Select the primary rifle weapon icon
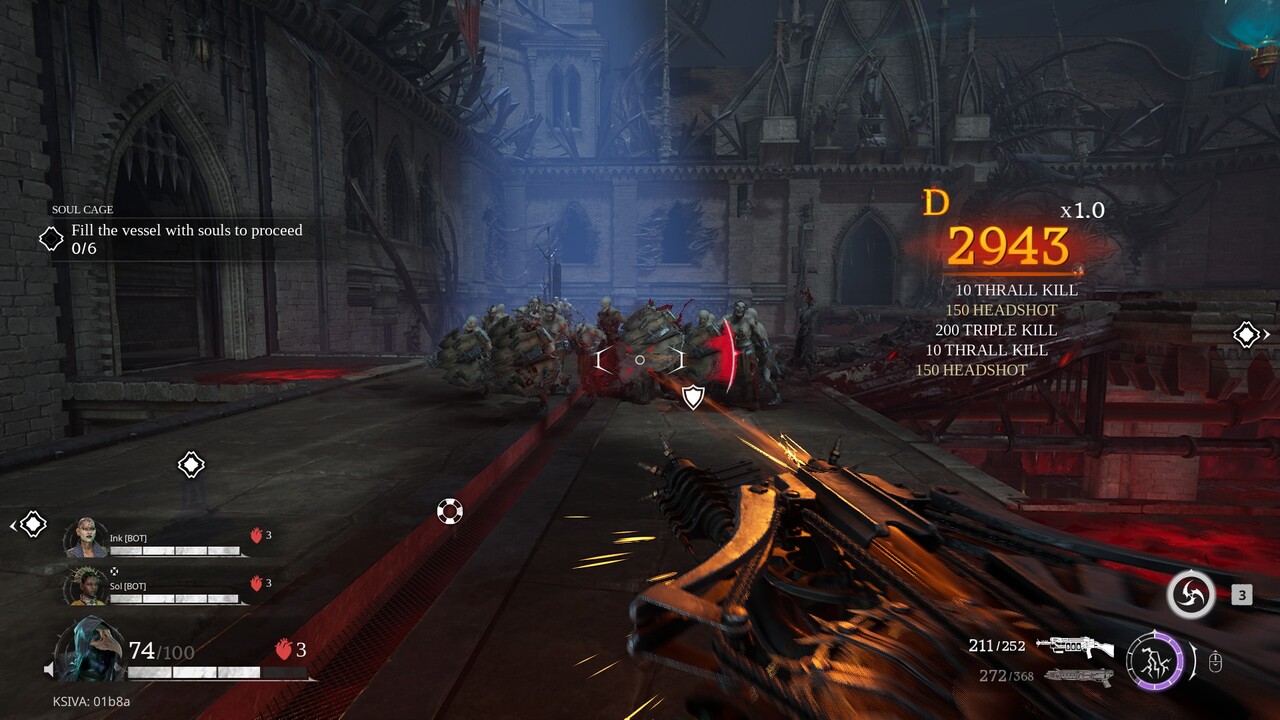 pos(1075,647)
